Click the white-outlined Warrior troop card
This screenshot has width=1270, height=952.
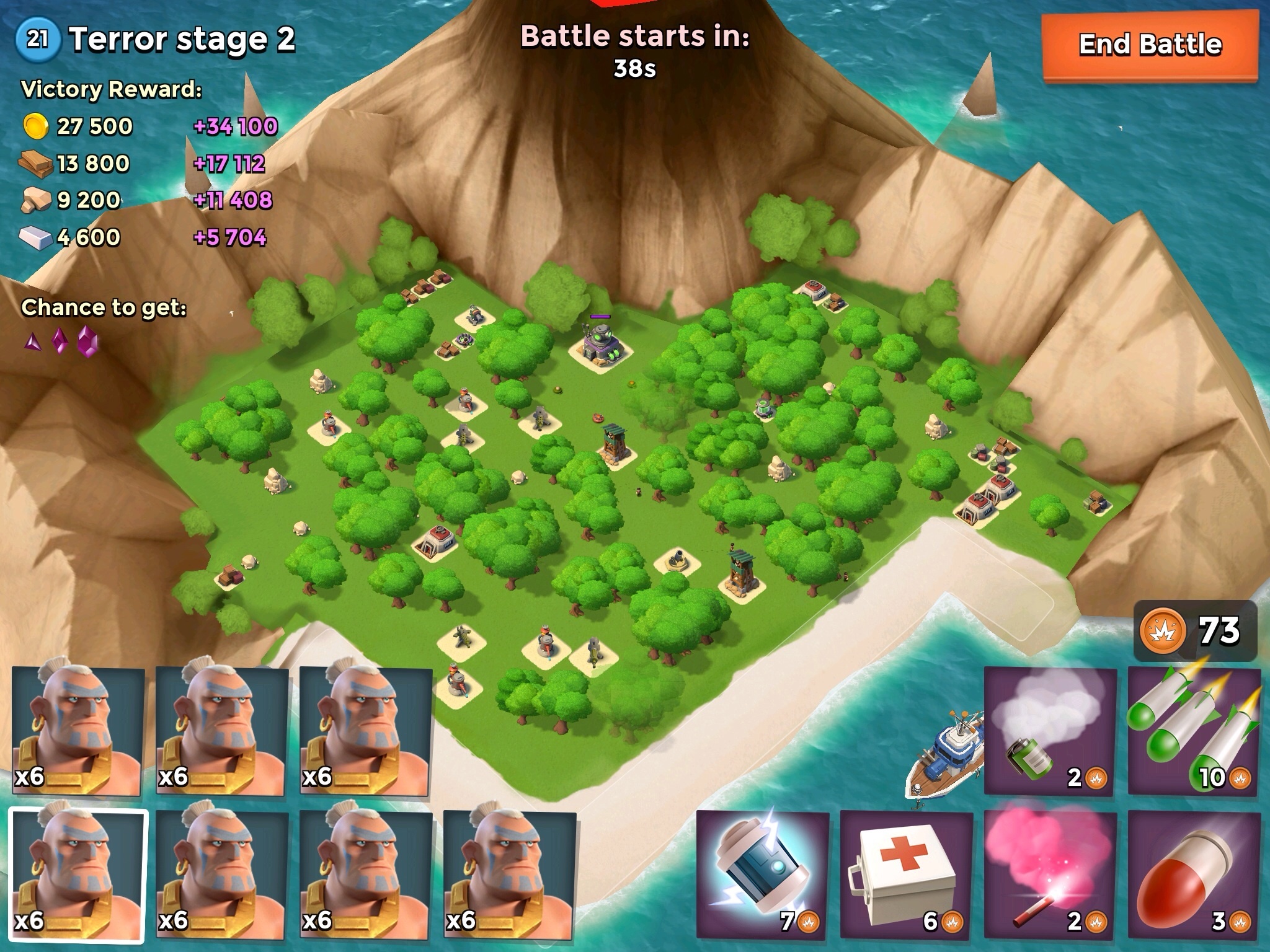[78, 875]
